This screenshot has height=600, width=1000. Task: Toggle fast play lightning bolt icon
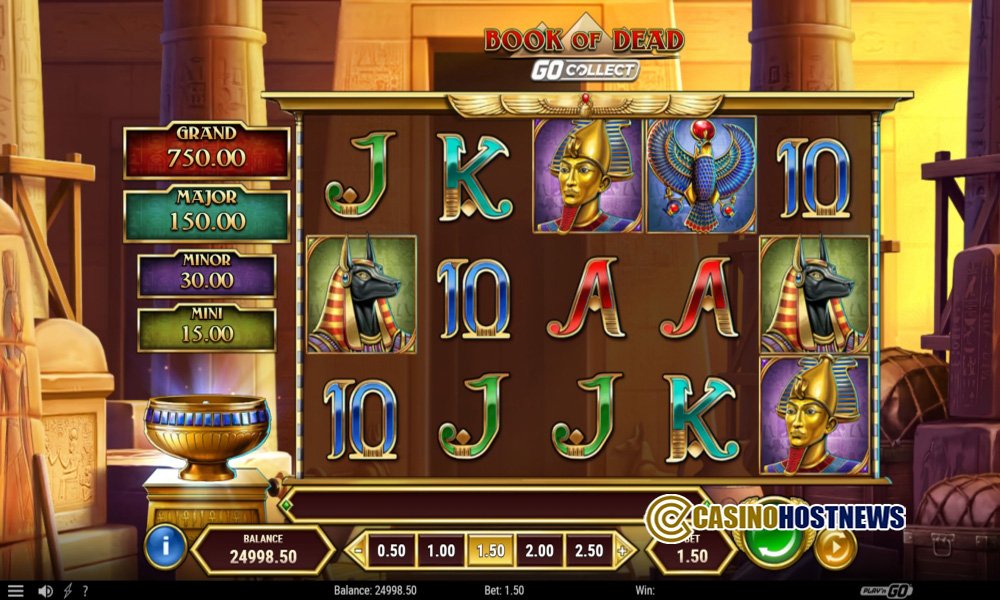coord(68,591)
